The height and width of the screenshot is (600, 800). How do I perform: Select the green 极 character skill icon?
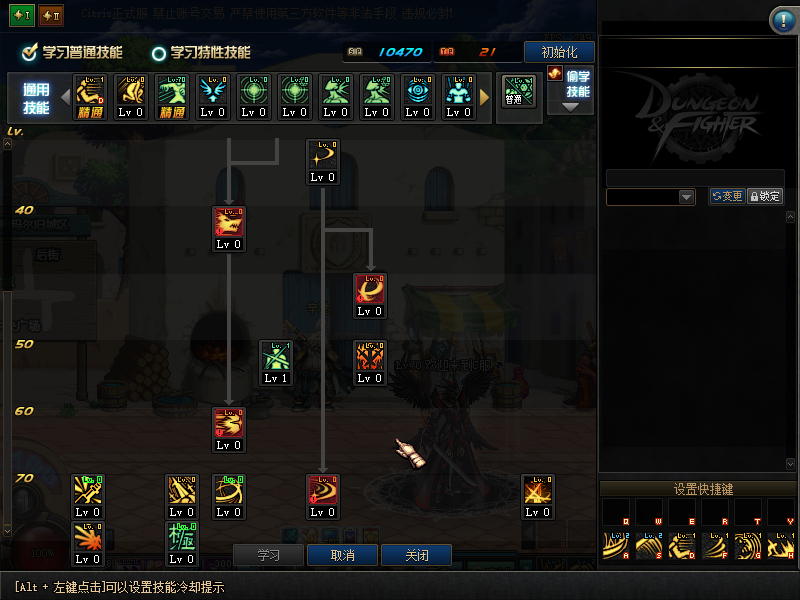click(x=181, y=538)
